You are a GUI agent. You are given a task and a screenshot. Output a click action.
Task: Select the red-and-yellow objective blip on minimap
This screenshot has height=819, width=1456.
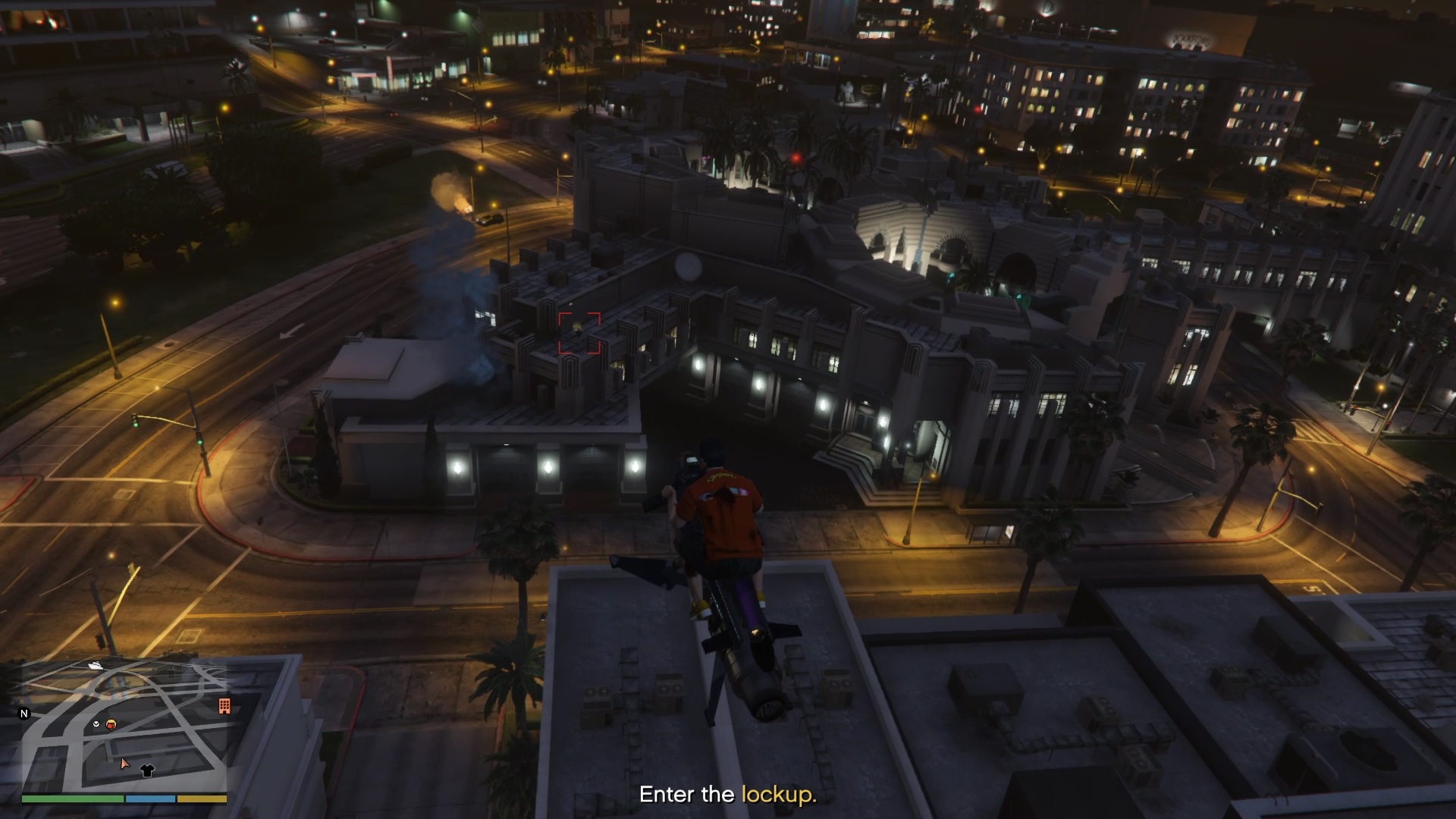coord(111,724)
